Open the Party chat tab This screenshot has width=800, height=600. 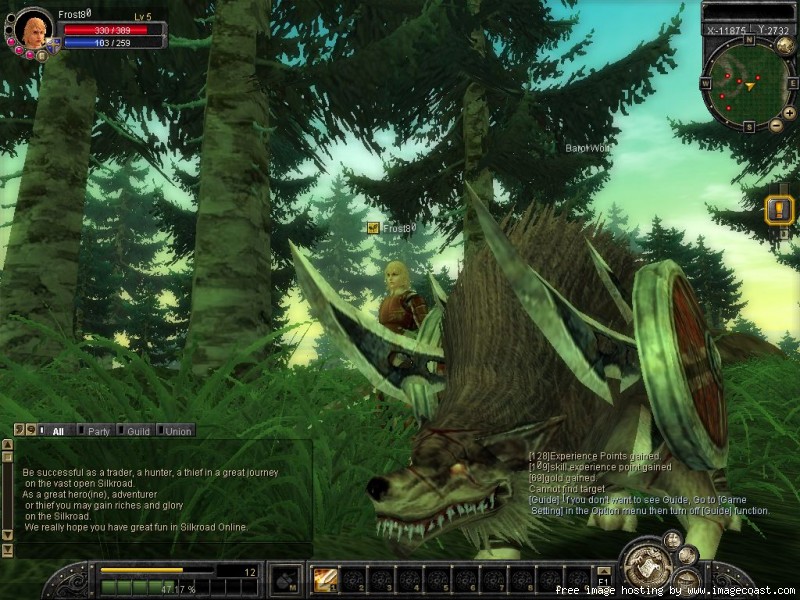point(98,431)
